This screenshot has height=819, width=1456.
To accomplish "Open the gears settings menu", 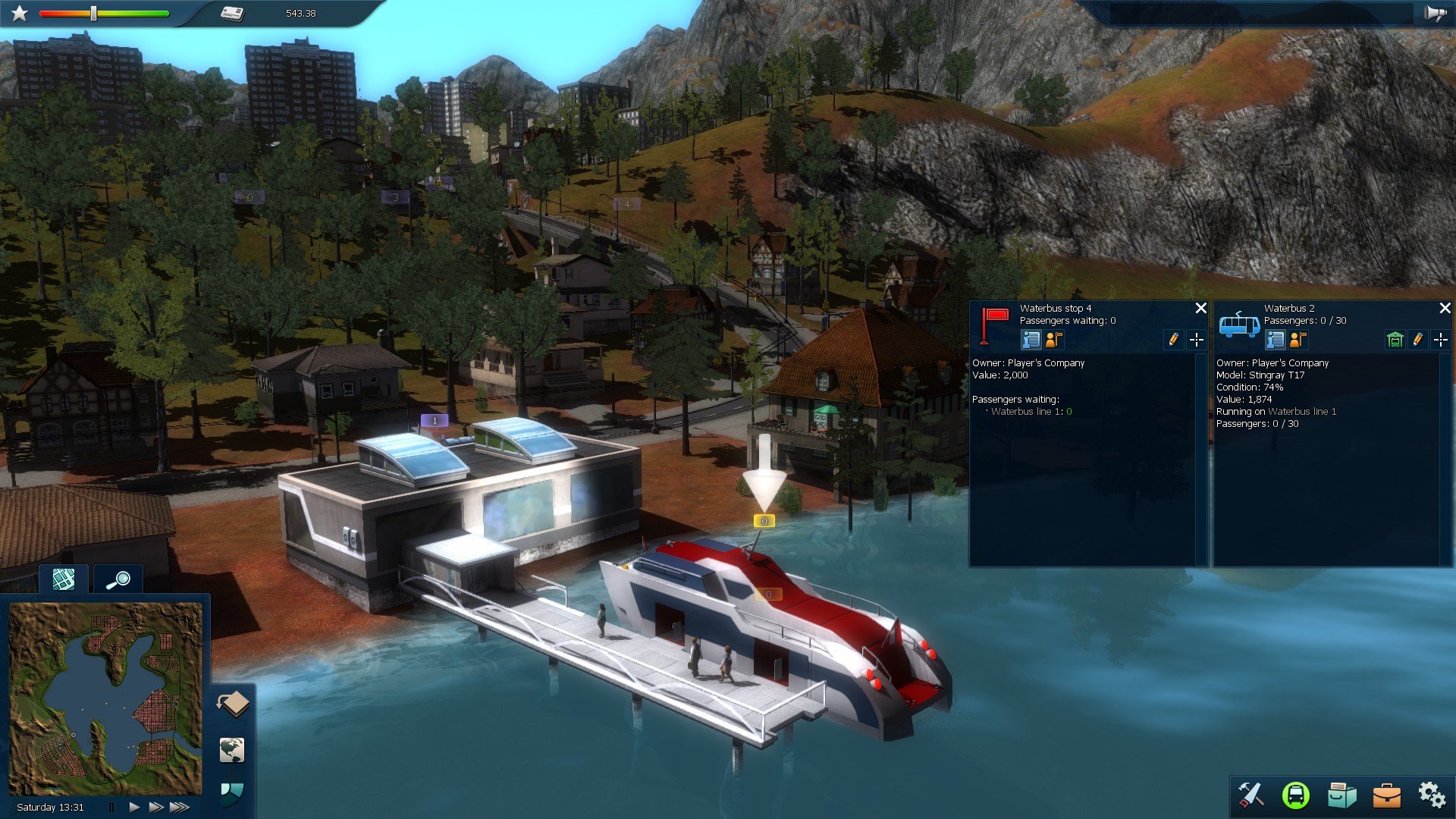I will coord(1432,795).
